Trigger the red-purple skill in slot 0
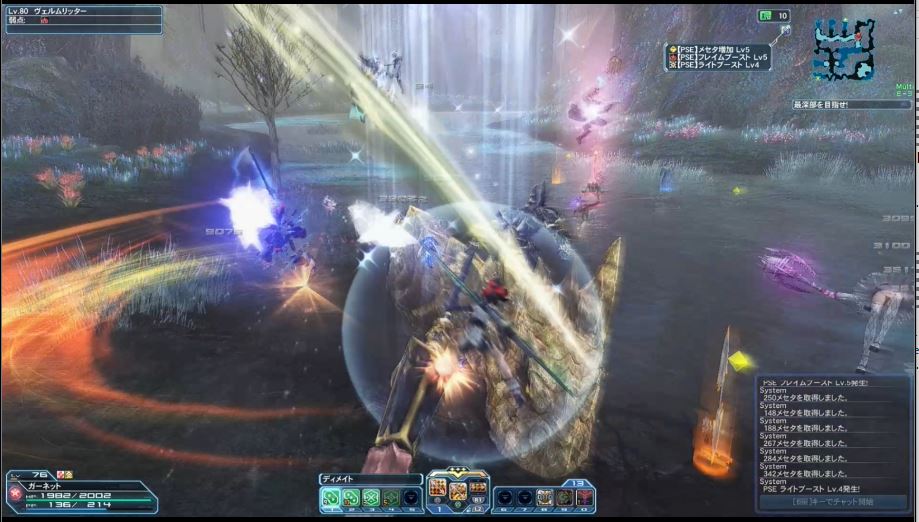This screenshot has height=522, width=919. coord(585,496)
